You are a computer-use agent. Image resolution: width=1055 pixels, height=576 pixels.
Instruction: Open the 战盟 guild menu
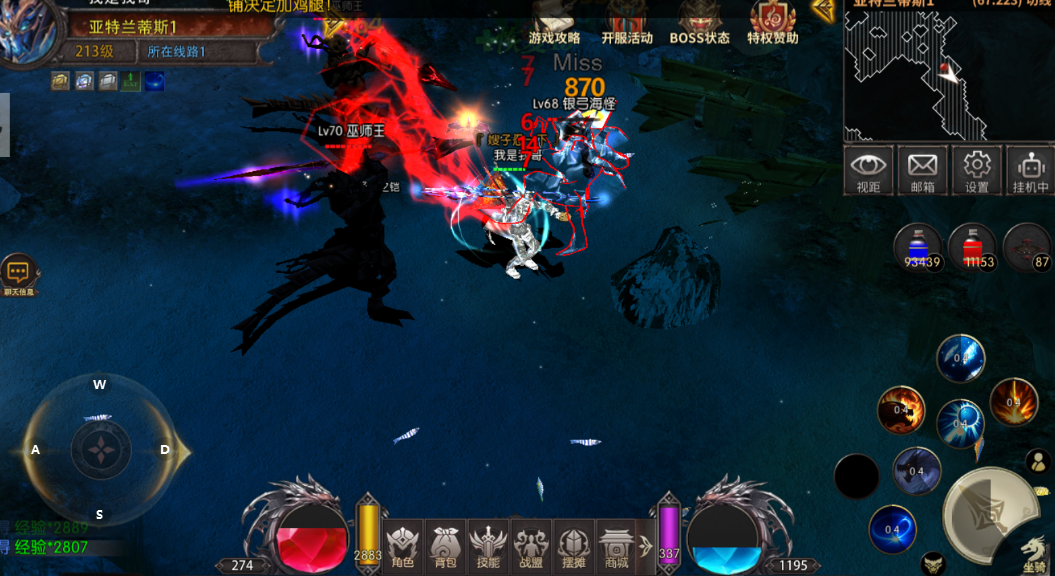coord(531,547)
